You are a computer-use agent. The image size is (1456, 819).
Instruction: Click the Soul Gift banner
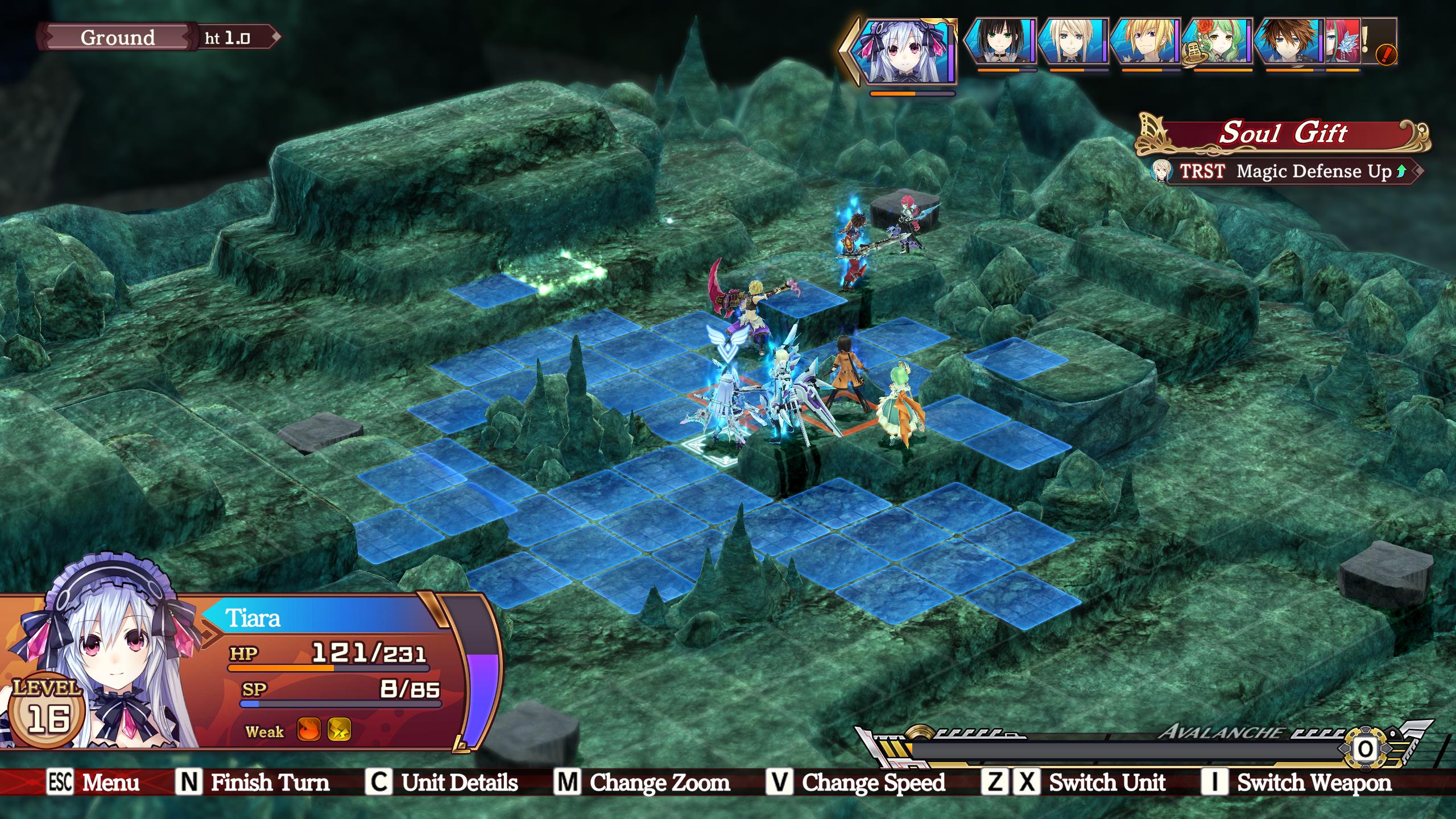[1283, 134]
